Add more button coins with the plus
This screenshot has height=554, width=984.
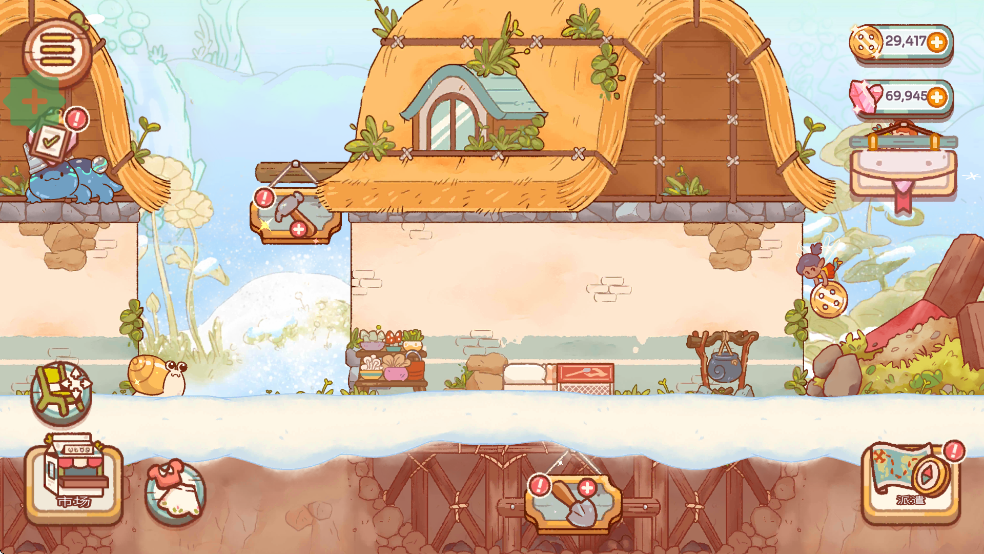937,42
